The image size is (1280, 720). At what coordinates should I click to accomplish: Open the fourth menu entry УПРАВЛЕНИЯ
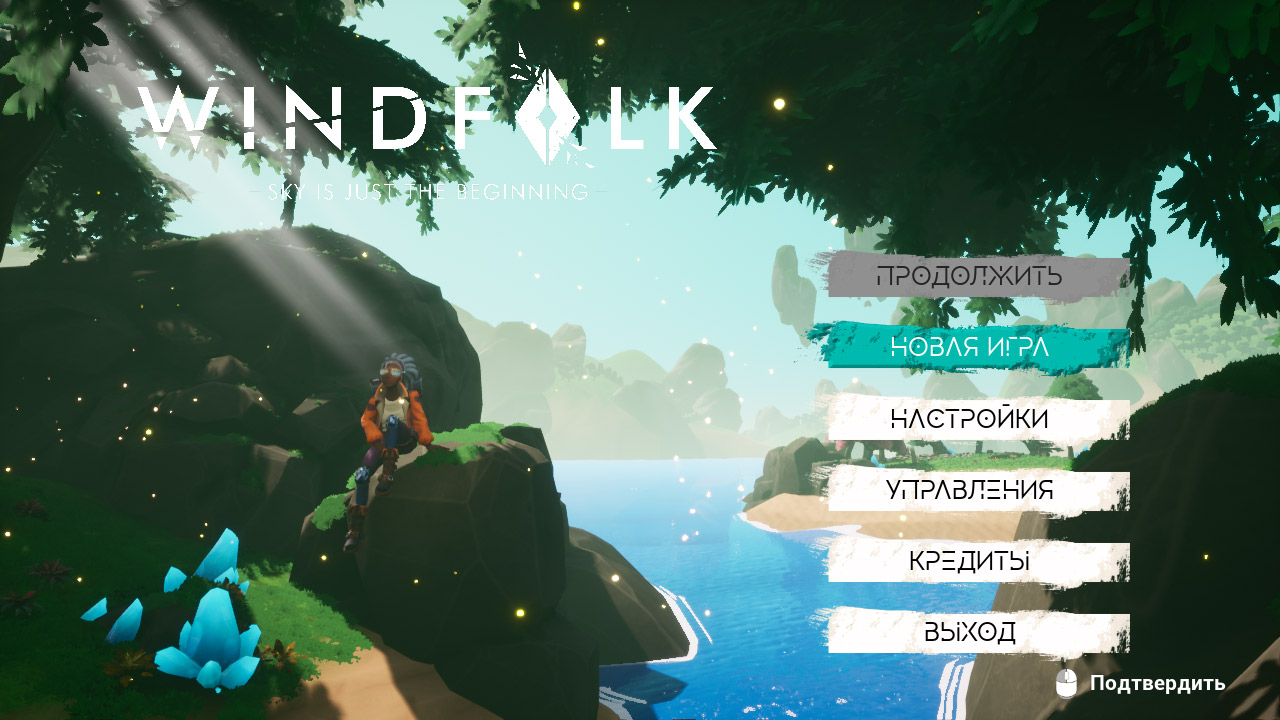click(970, 490)
